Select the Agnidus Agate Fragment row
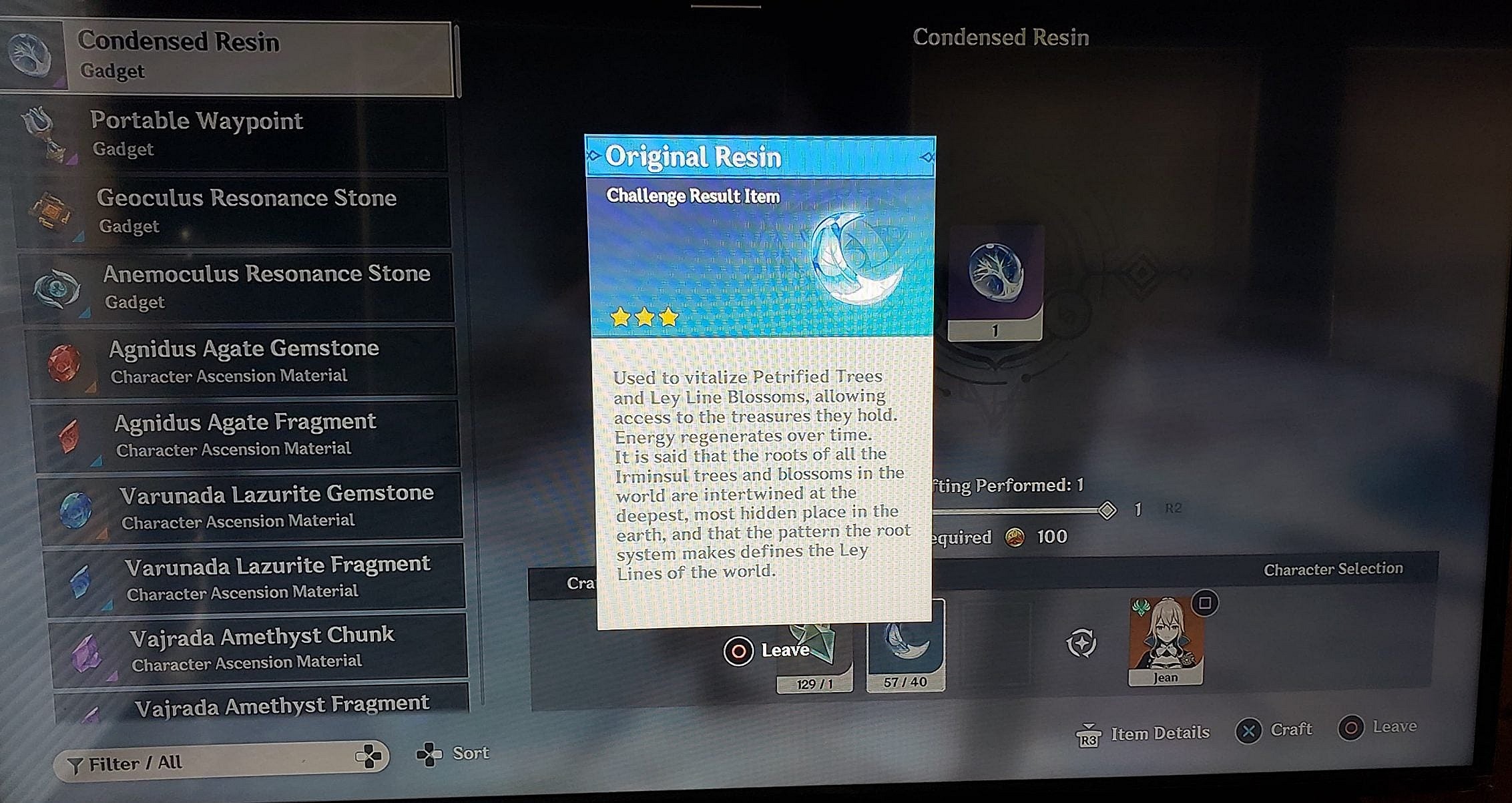The width and height of the screenshot is (1512, 803). (x=246, y=435)
